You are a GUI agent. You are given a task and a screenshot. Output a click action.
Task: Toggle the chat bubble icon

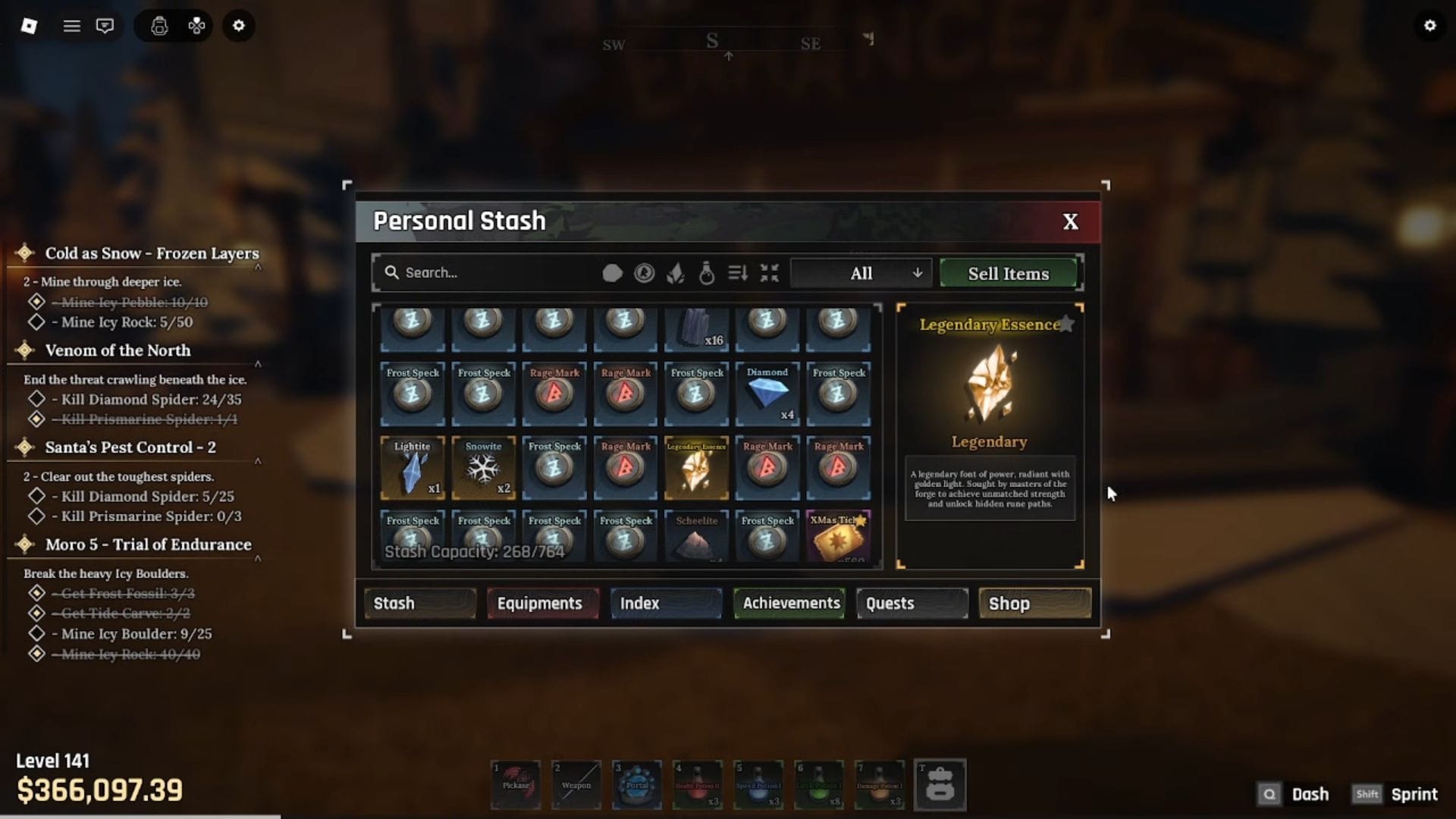pos(105,25)
